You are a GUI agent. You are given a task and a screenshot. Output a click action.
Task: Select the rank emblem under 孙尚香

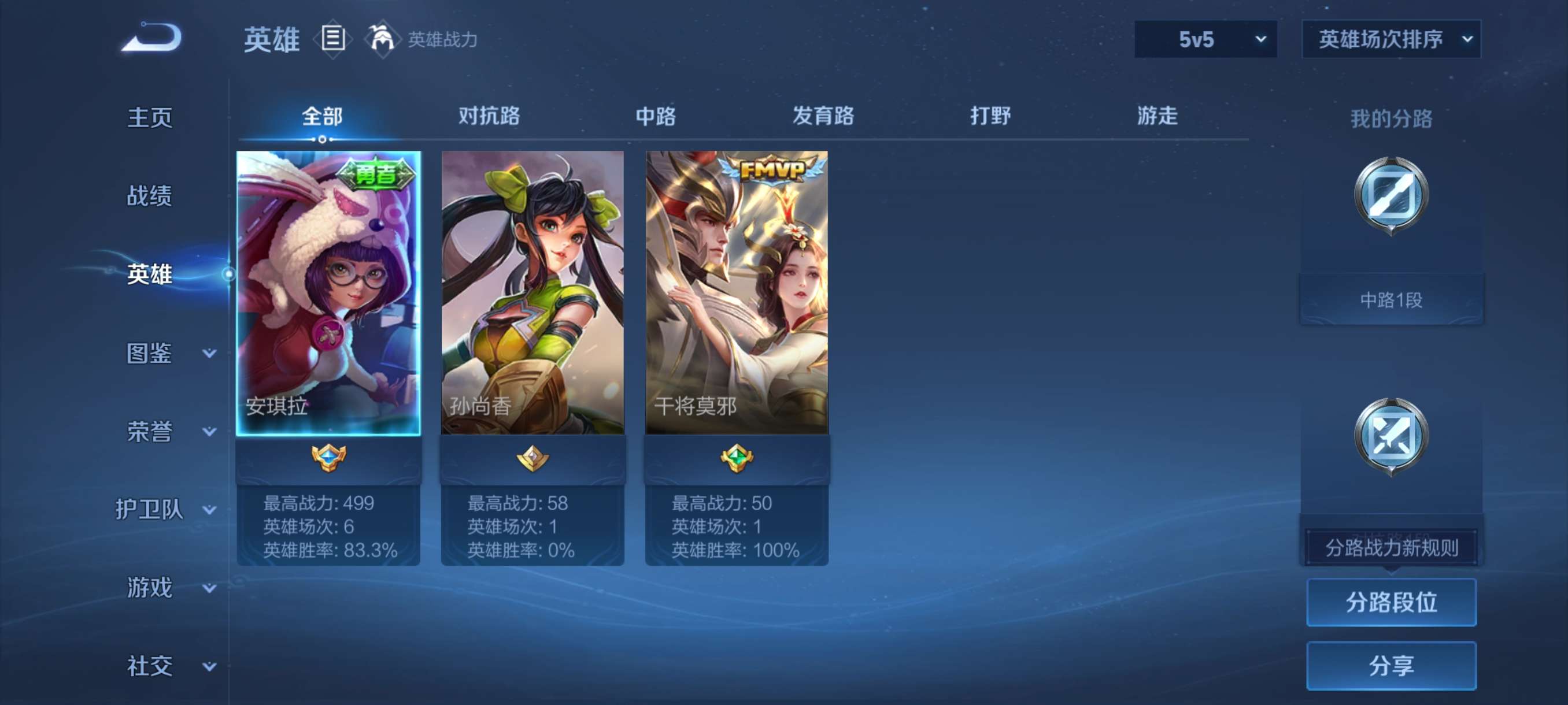[532, 460]
